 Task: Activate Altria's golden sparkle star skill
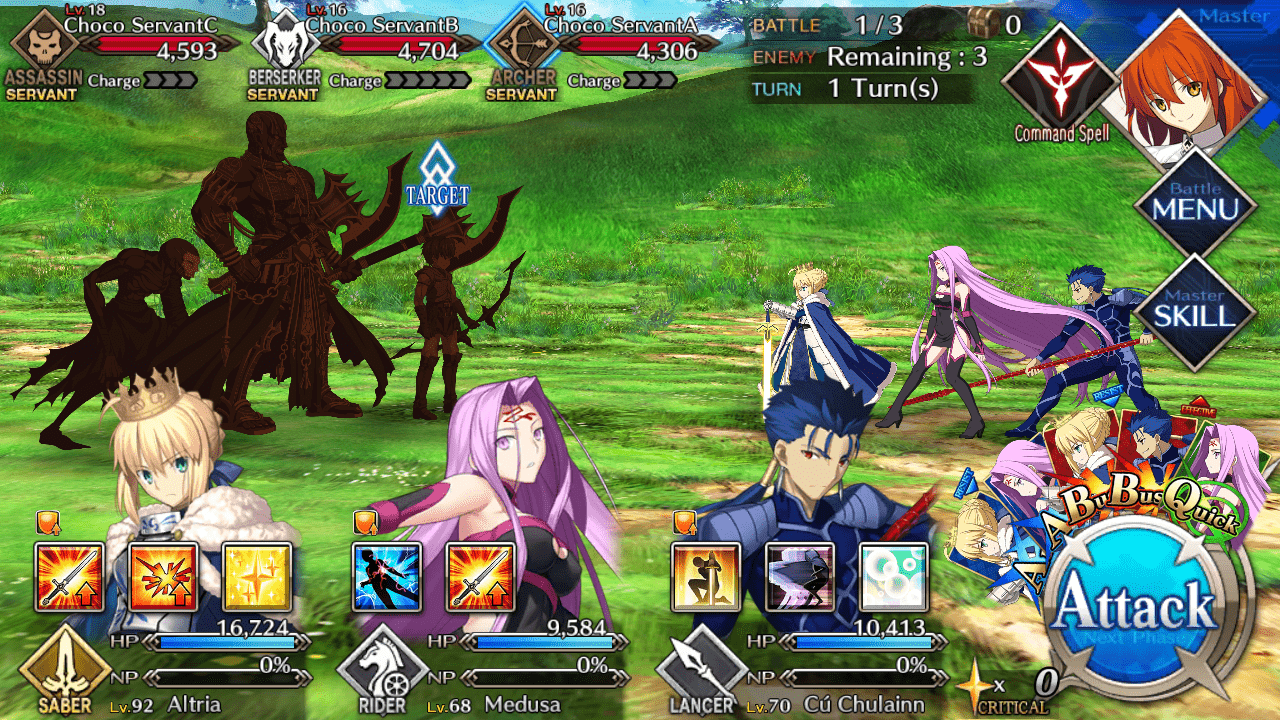coord(257,577)
